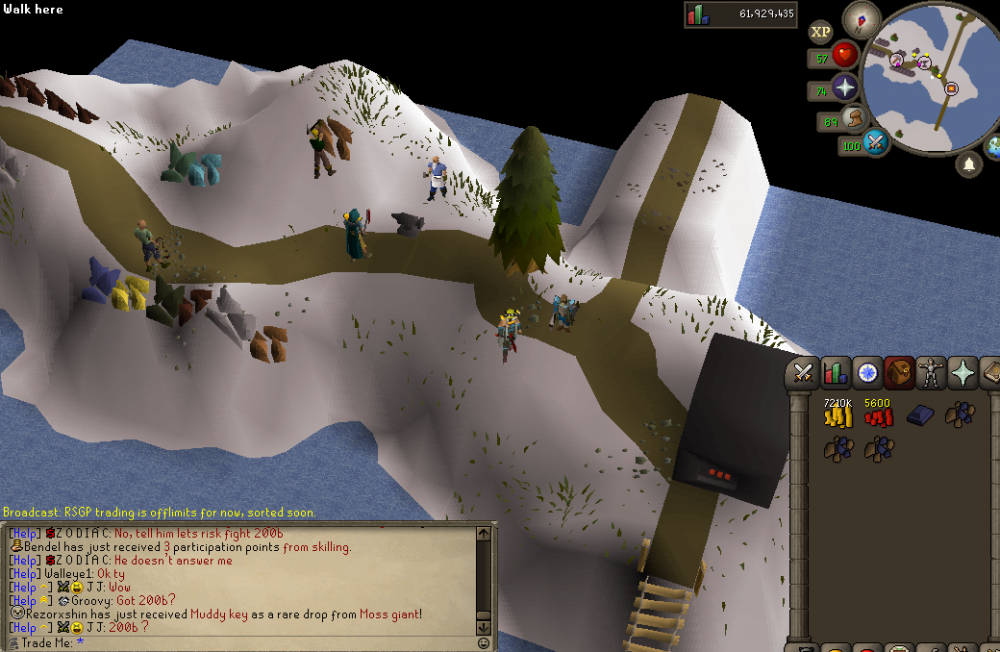Click the furnace marker on the minimap
This screenshot has width=1000, height=652.
click(x=951, y=89)
